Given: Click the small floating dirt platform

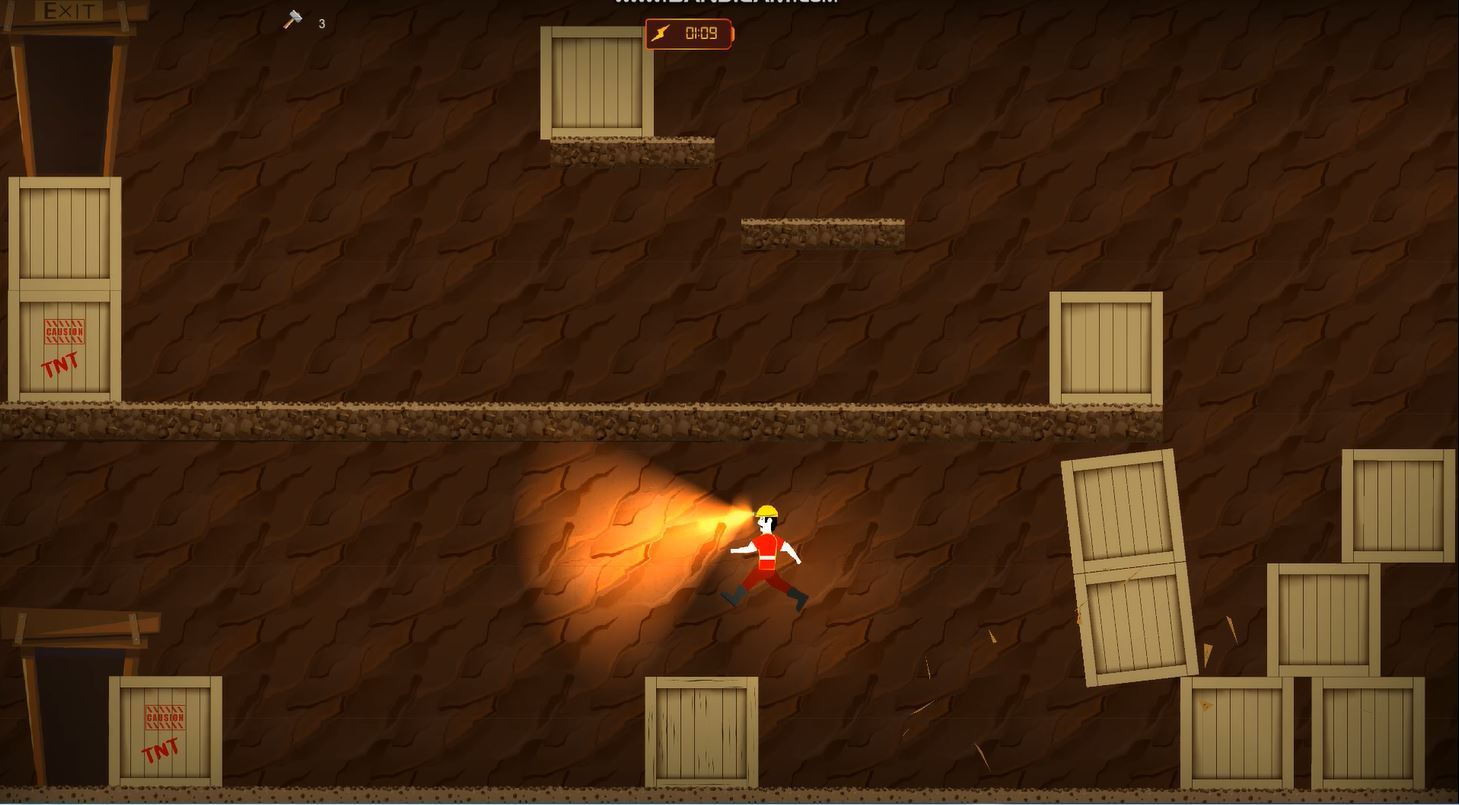Looking at the screenshot, I should point(822,230).
